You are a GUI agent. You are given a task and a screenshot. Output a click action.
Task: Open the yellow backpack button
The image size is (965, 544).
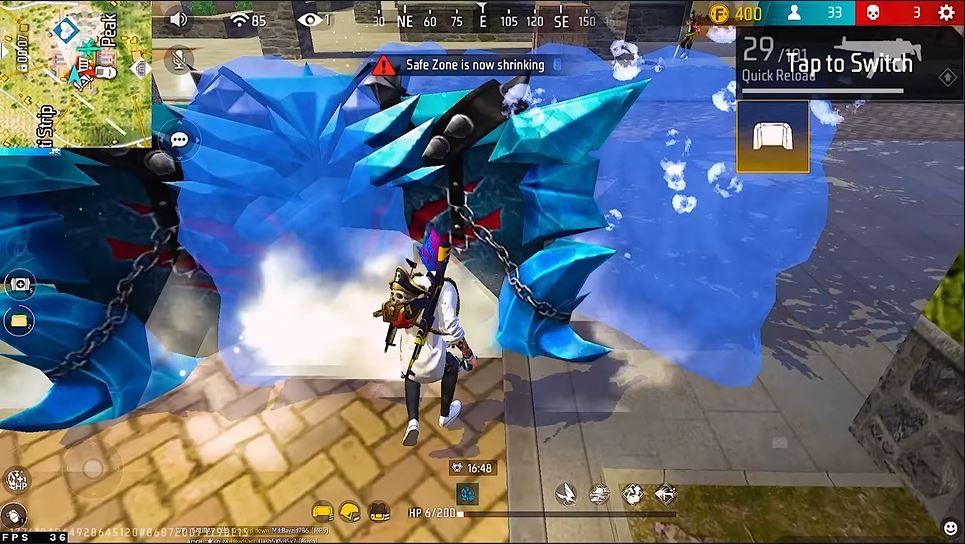19,321
